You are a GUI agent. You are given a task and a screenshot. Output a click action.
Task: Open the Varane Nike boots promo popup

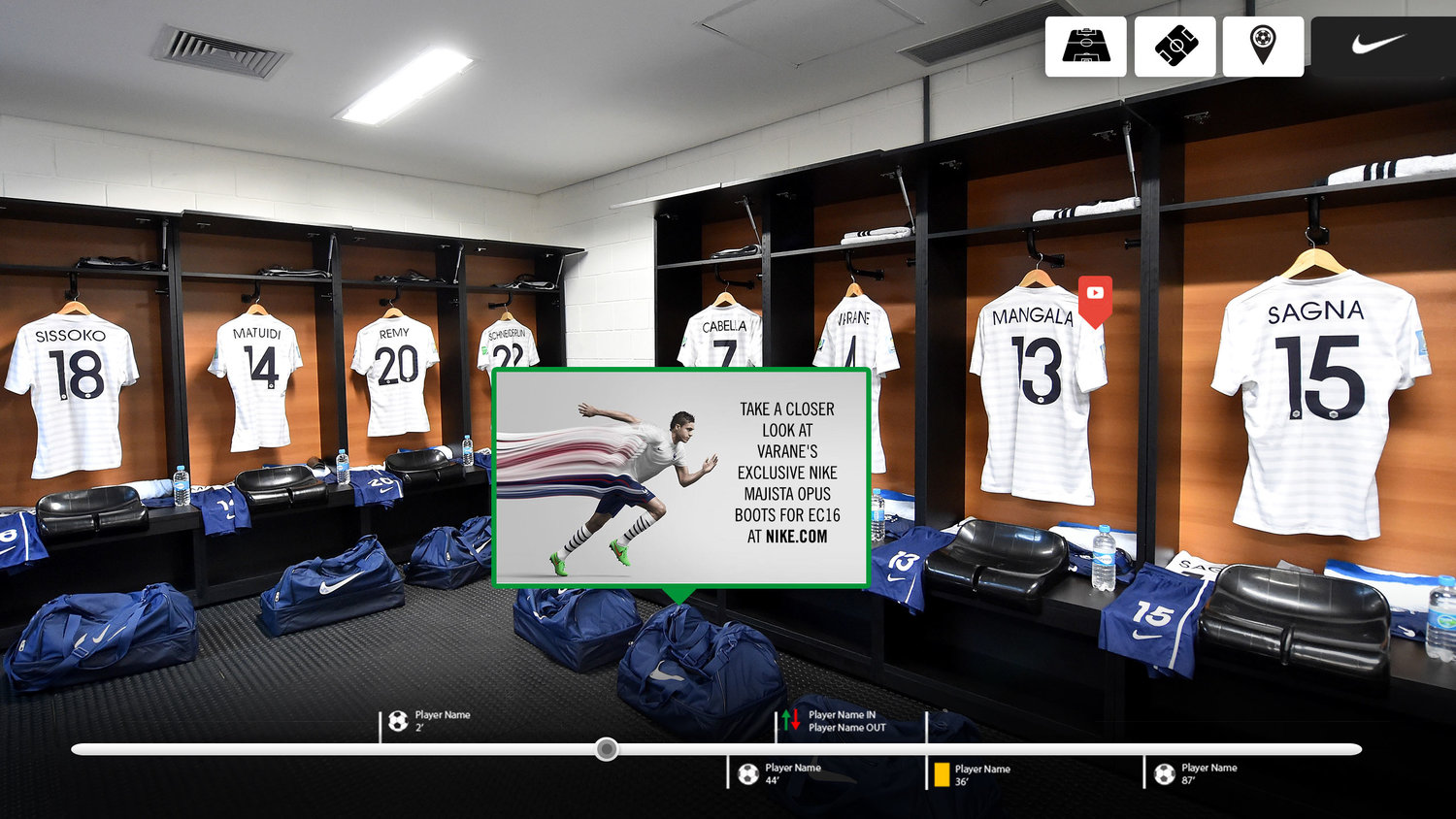680,476
